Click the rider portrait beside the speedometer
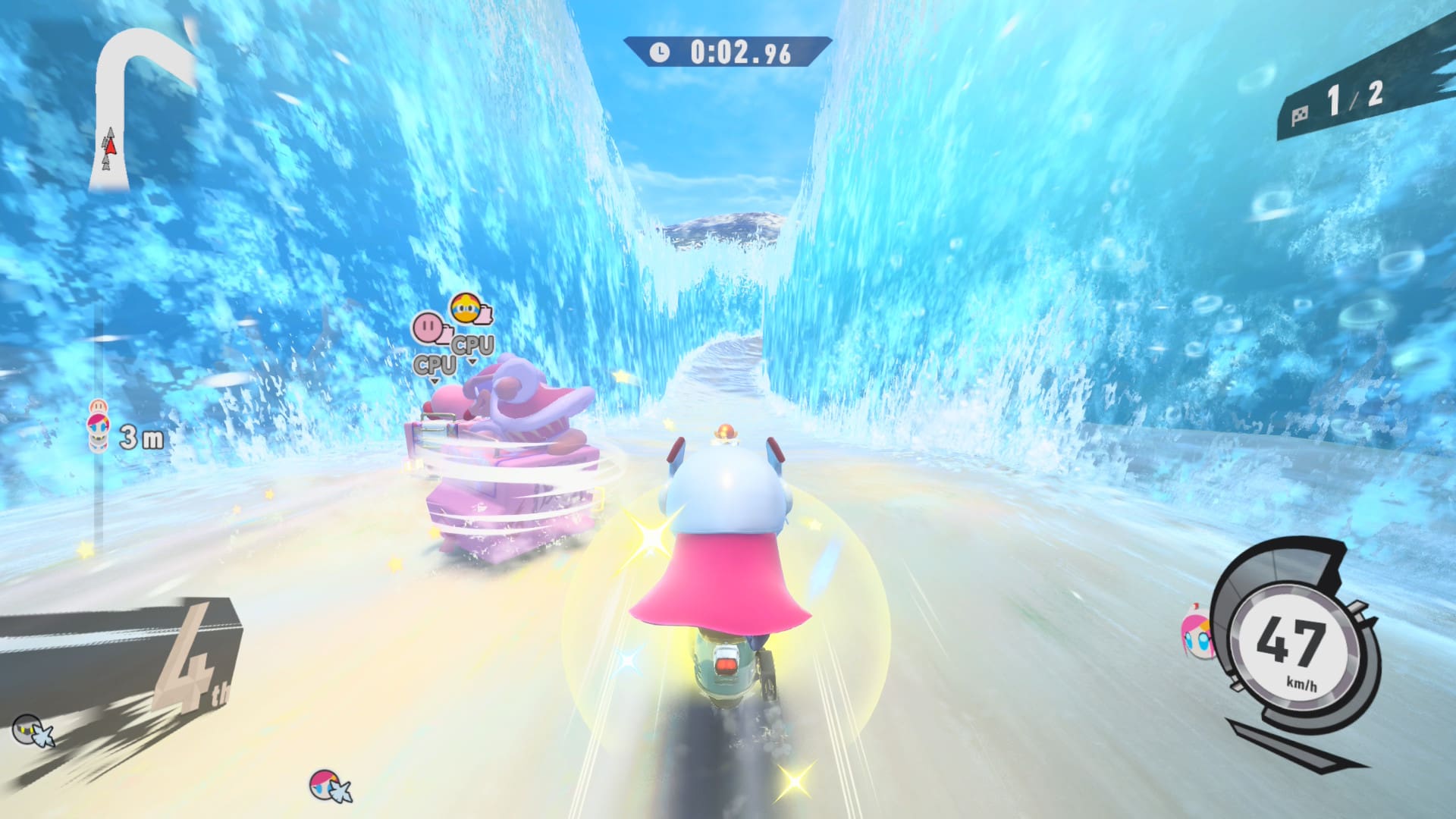Image resolution: width=1456 pixels, height=819 pixels. (1196, 634)
